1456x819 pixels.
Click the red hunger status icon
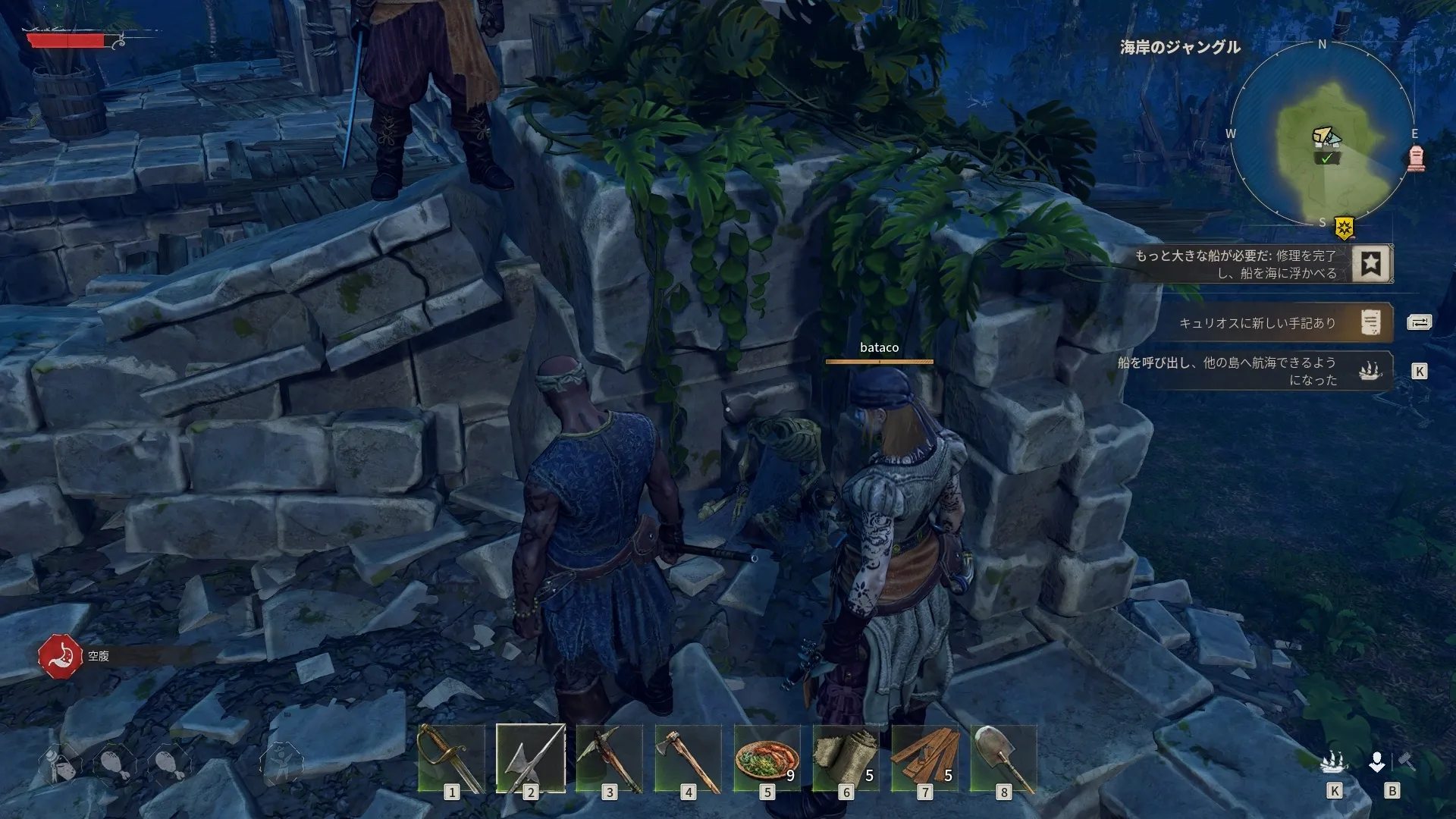coord(60,656)
